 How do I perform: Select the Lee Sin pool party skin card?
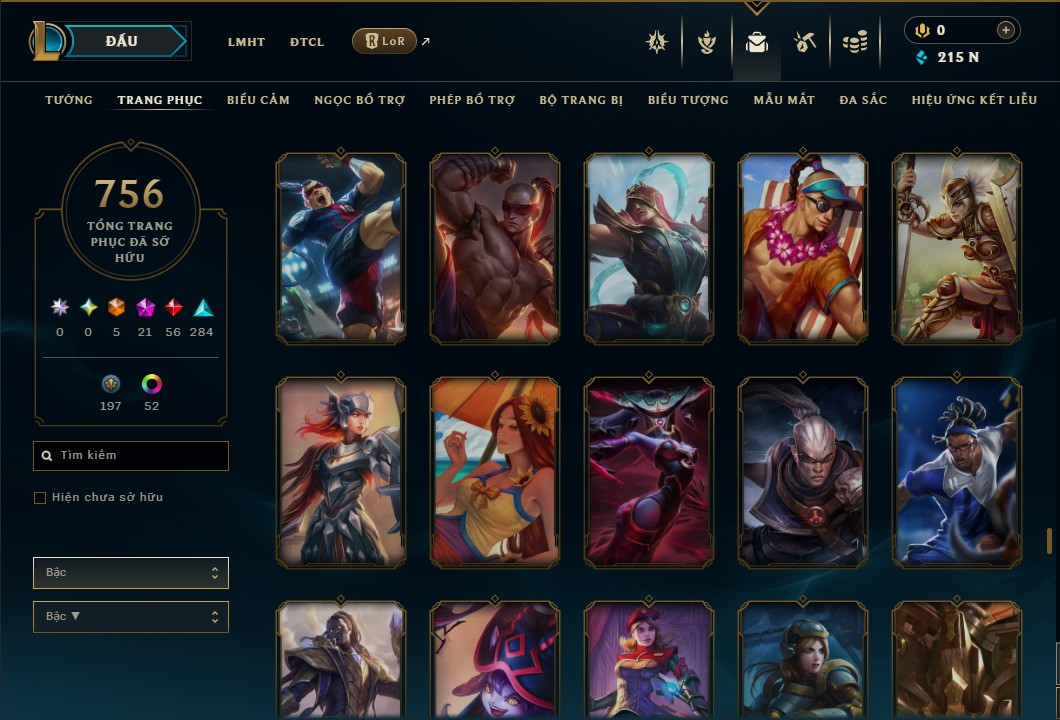[803, 248]
